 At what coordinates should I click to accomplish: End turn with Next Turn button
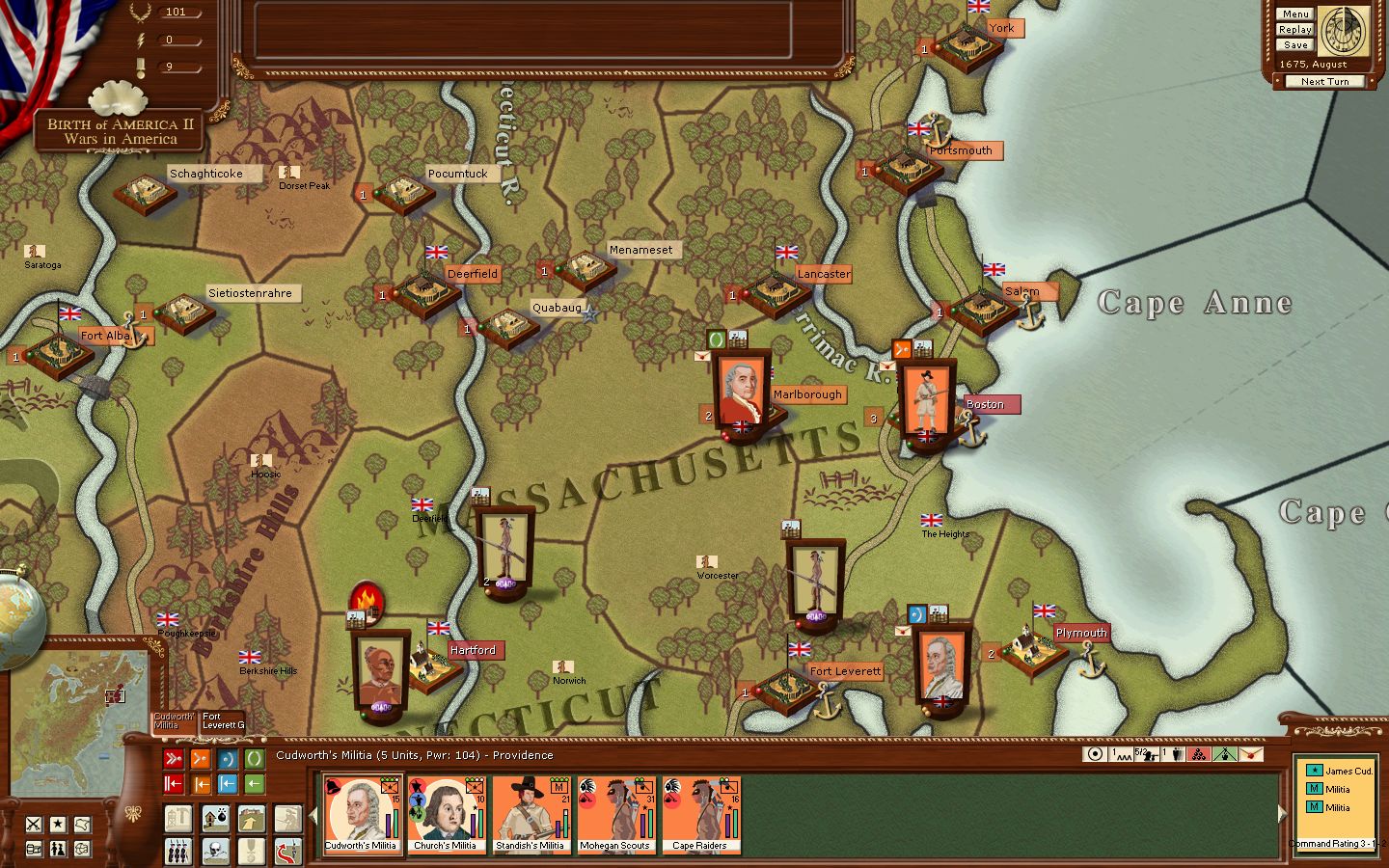click(x=1324, y=82)
